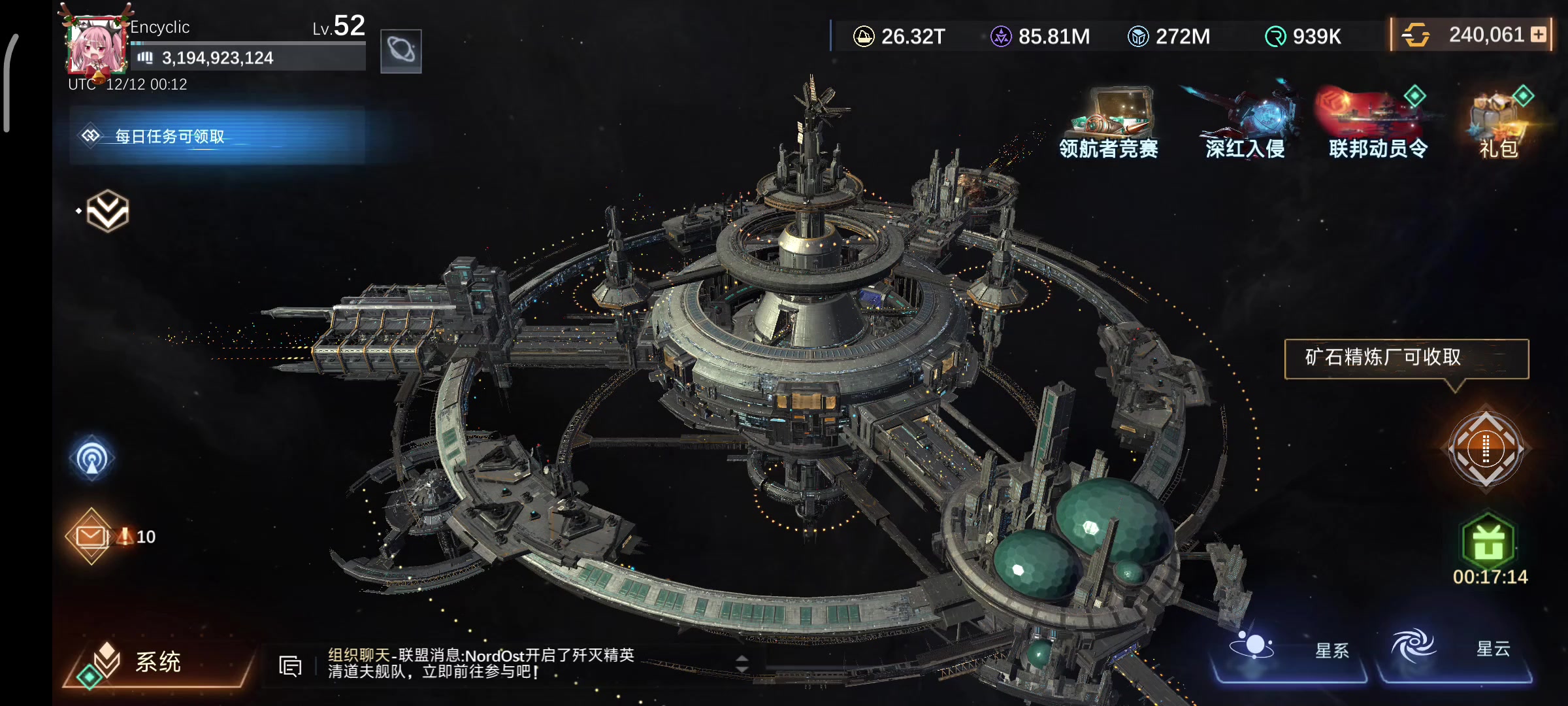Read the 组织聊天 alliance chat message
This screenshot has width=1568, height=706.
tap(481, 663)
